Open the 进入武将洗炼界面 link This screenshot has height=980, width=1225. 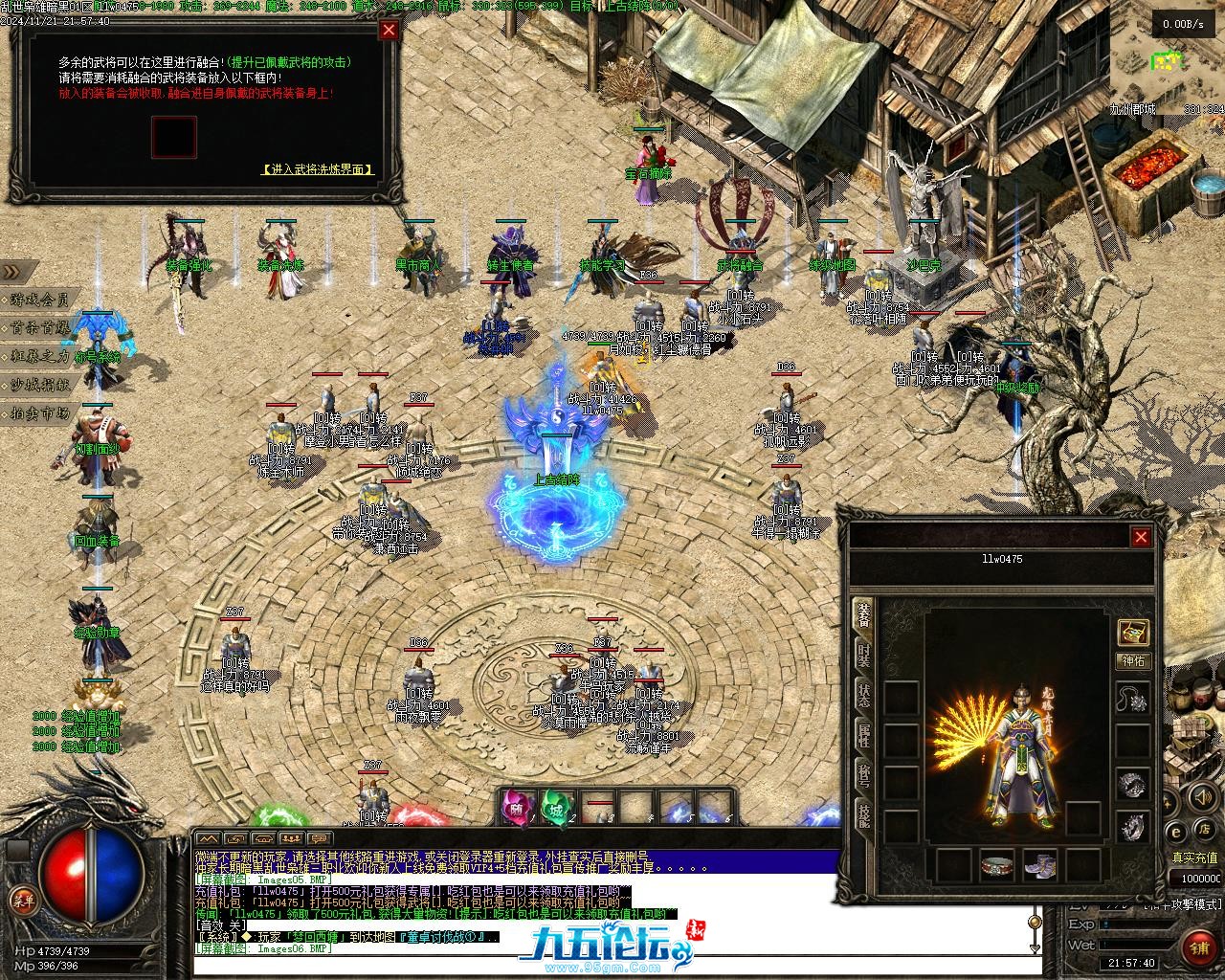tap(317, 169)
